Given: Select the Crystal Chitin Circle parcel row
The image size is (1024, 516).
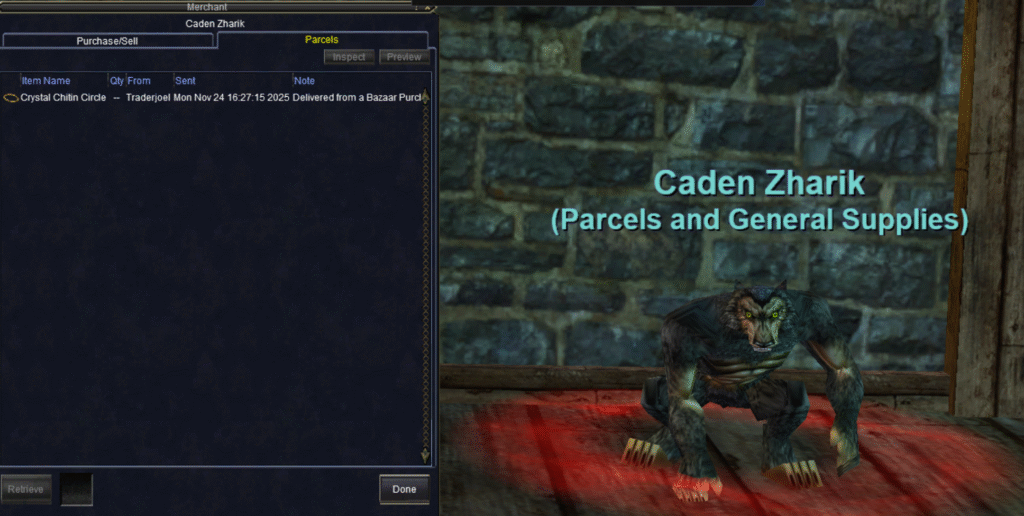Looking at the screenshot, I should coord(63,97).
